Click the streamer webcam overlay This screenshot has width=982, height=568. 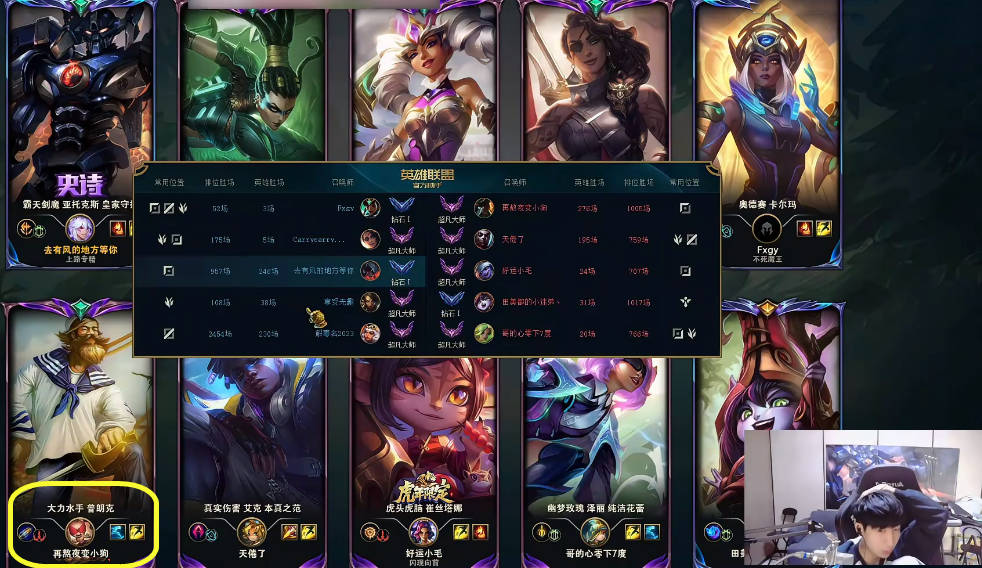tap(861, 498)
